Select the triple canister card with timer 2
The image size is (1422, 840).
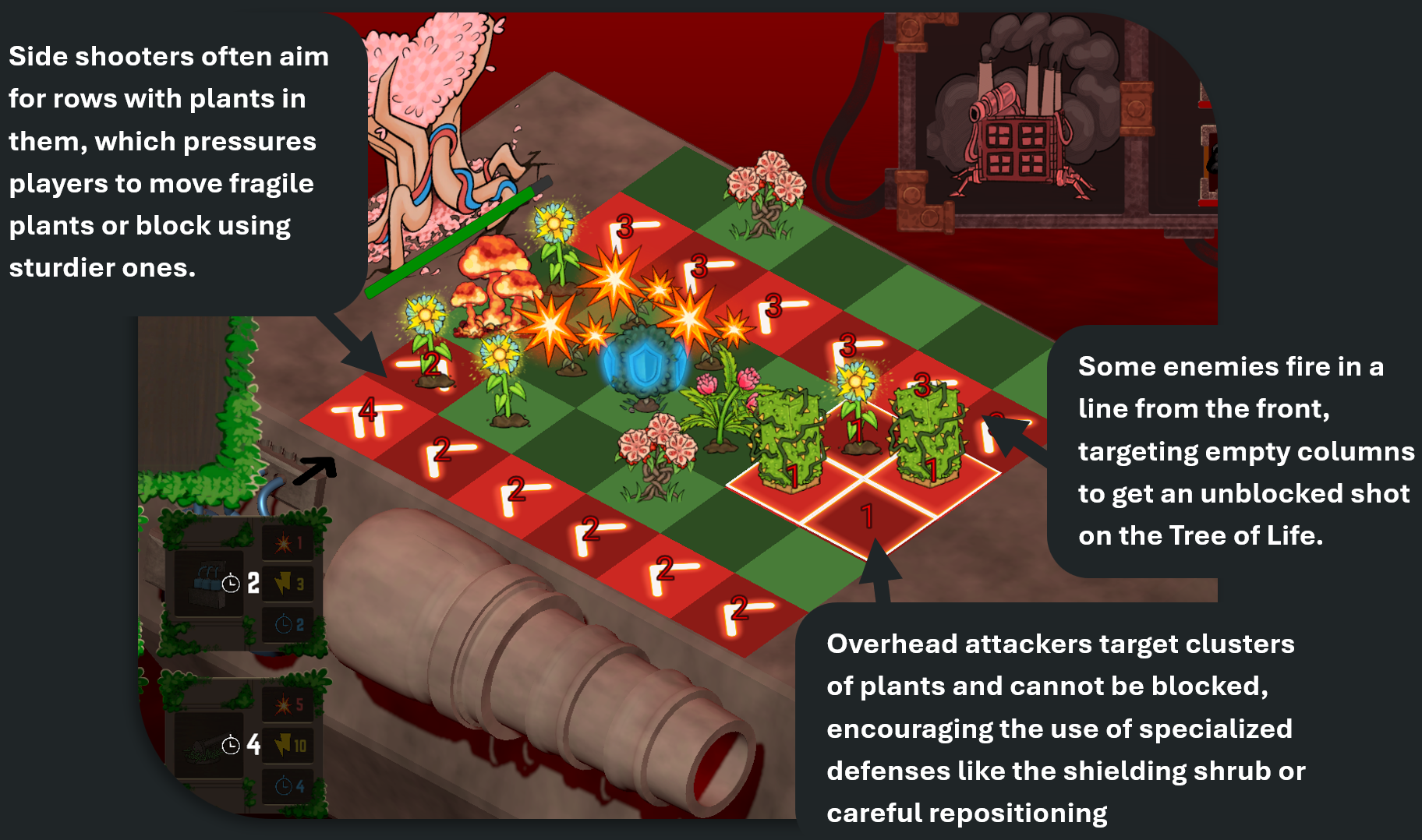pyautogui.click(x=209, y=582)
